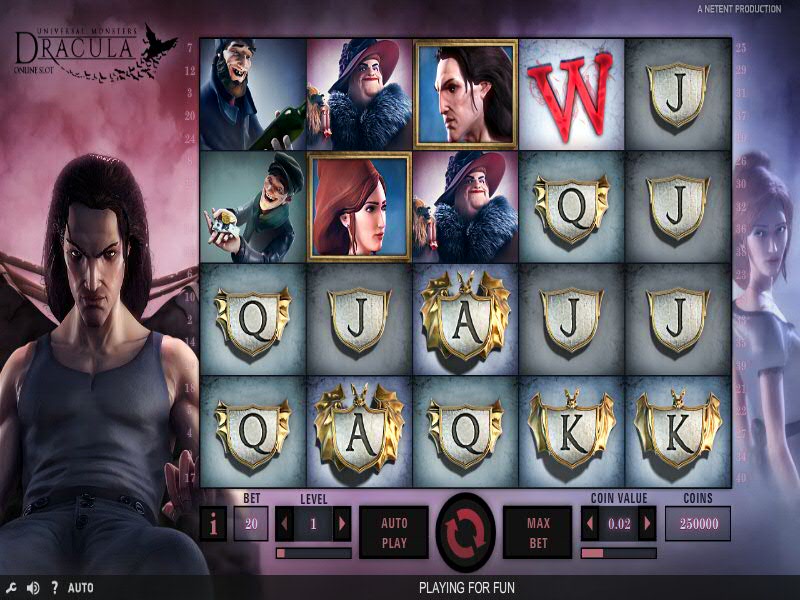Lower the coin value
This screenshot has width=800, height=600.
(x=591, y=523)
